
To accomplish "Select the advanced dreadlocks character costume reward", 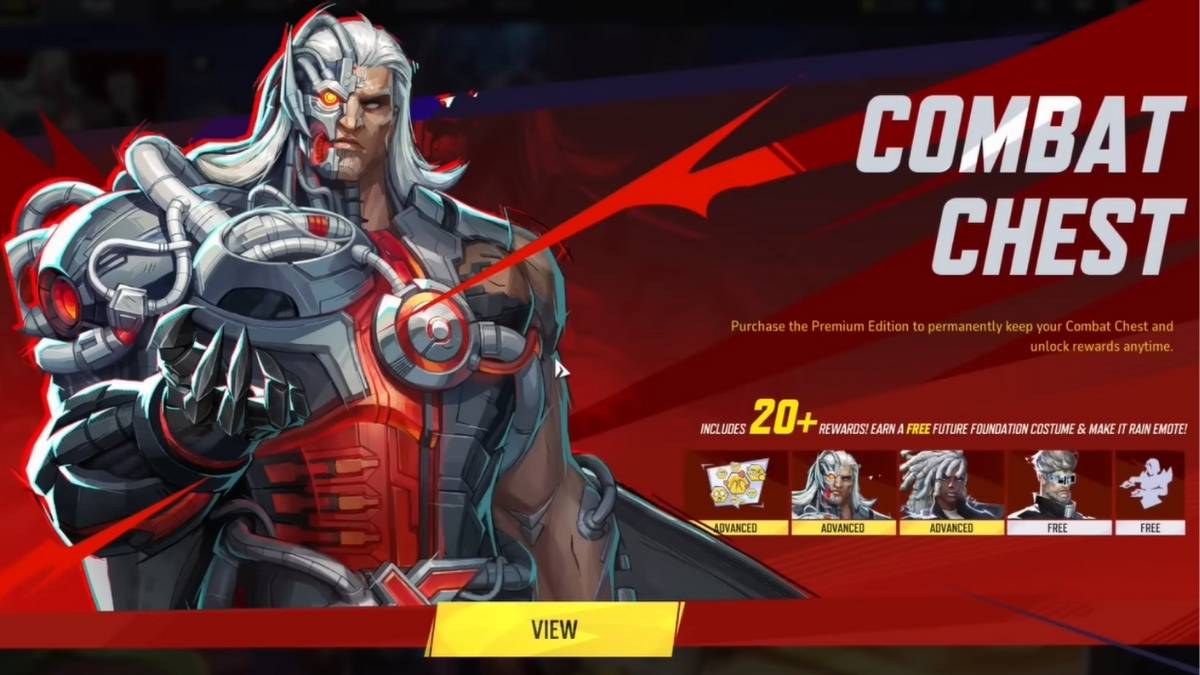I will coord(951,491).
